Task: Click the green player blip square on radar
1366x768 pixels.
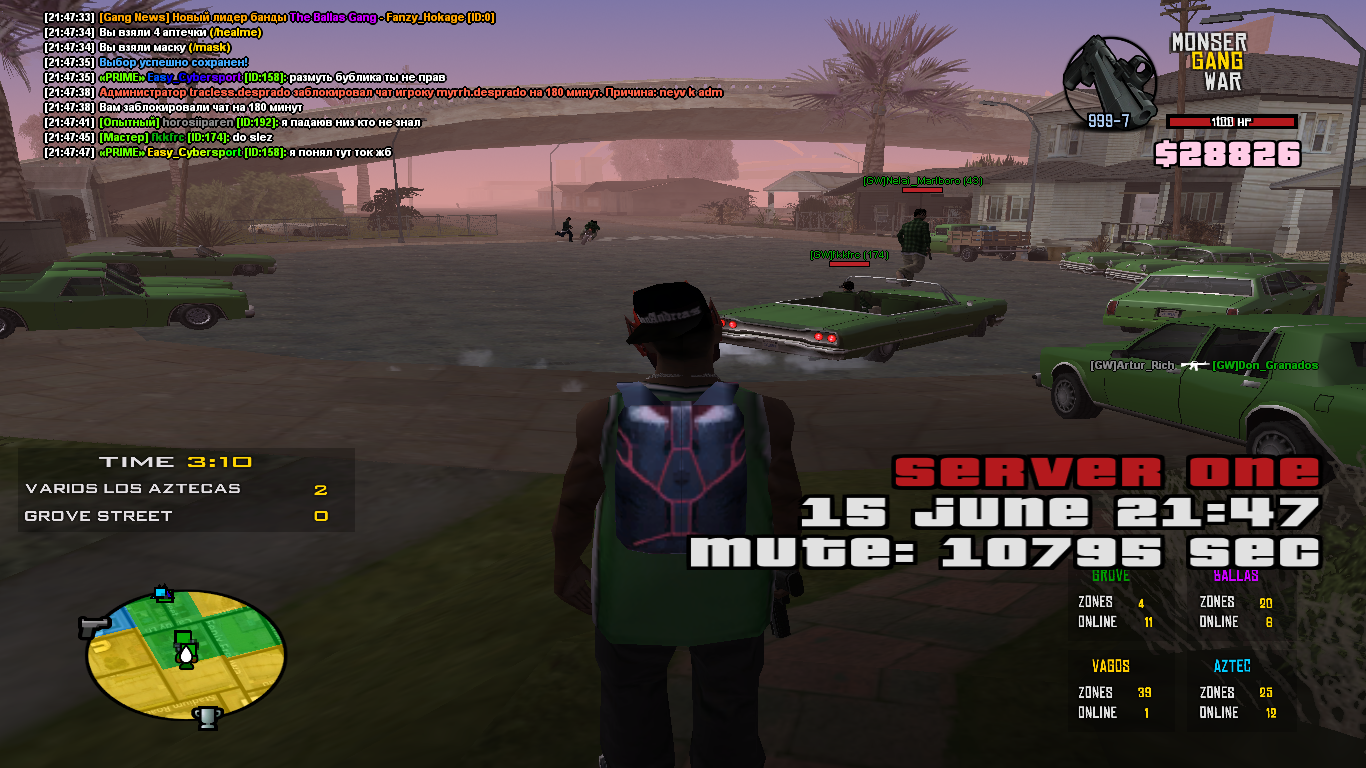Action: (x=182, y=636)
